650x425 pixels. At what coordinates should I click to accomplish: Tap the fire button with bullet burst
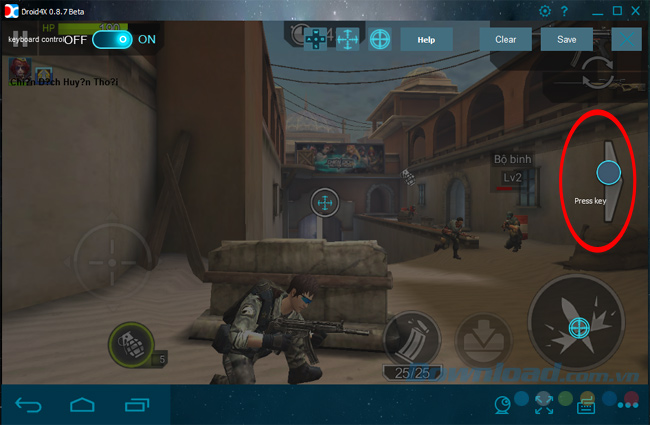[x=578, y=327]
